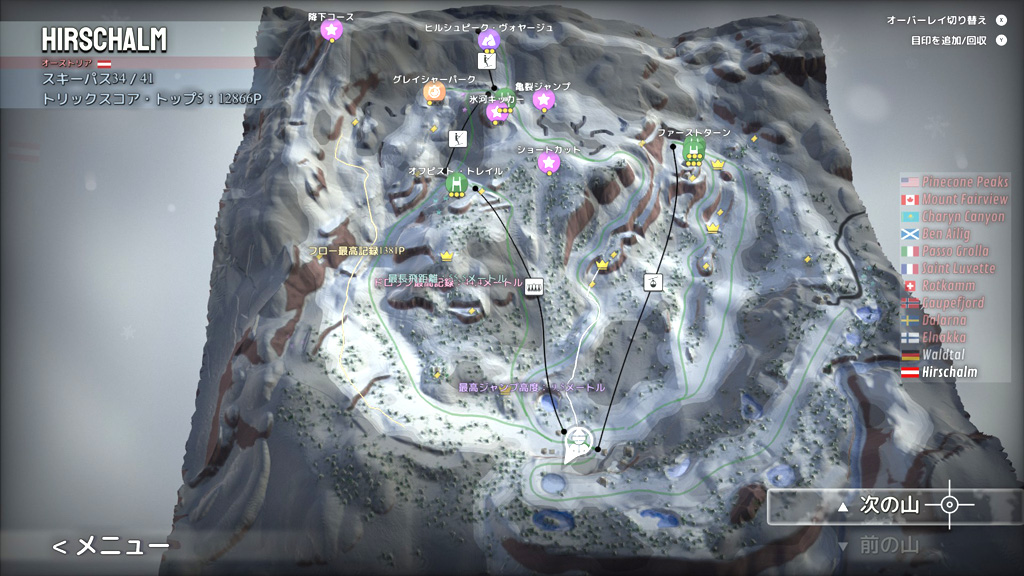Select Dalarna in the mountain list

tap(945, 320)
